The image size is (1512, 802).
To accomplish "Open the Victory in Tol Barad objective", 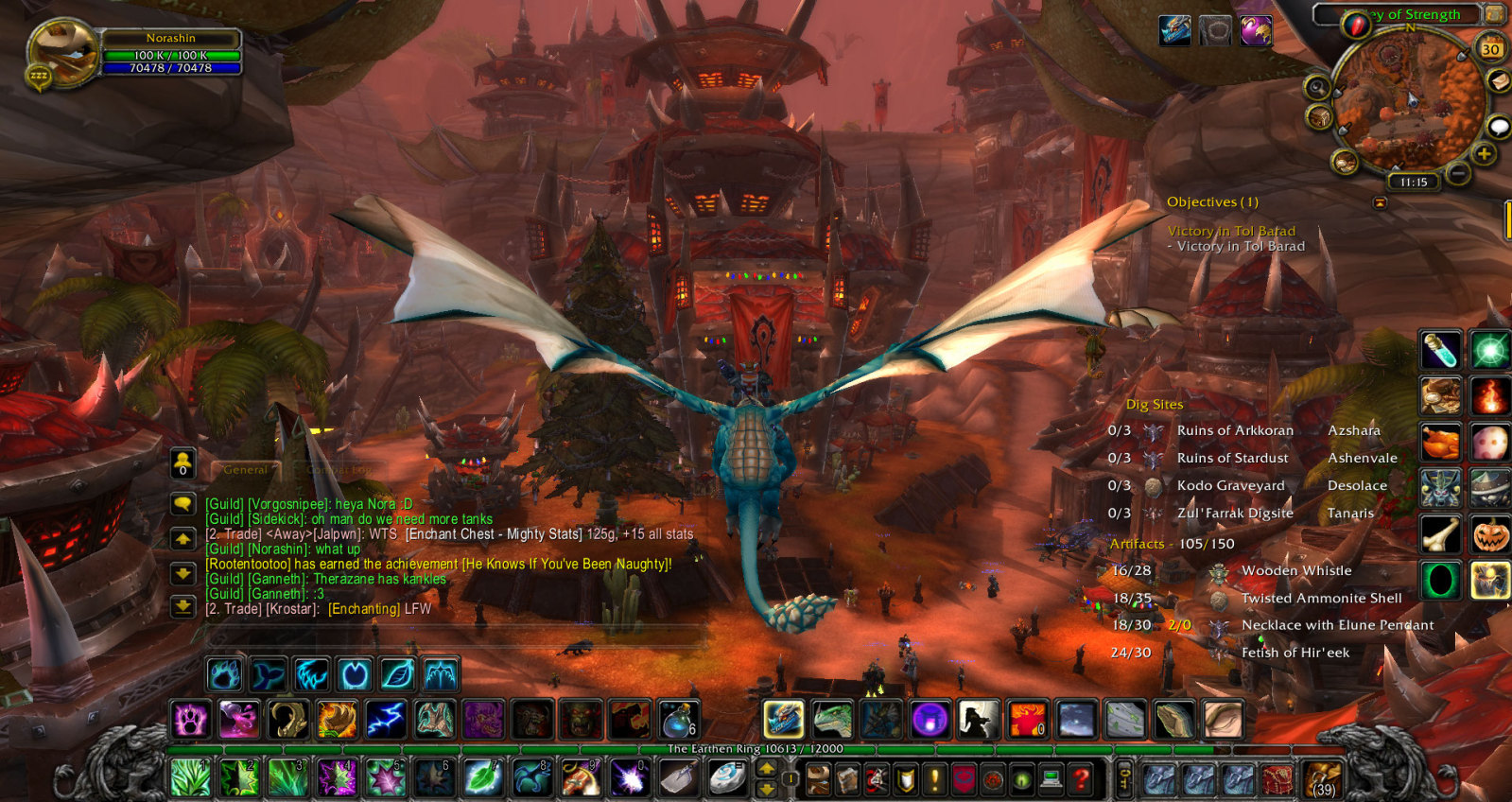I will [1230, 231].
